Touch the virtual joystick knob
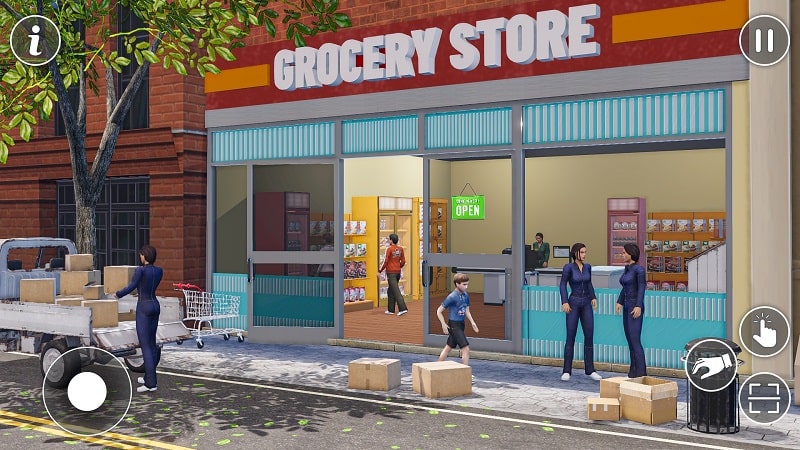Screen dimensions: 800x450 tap(87, 391)
